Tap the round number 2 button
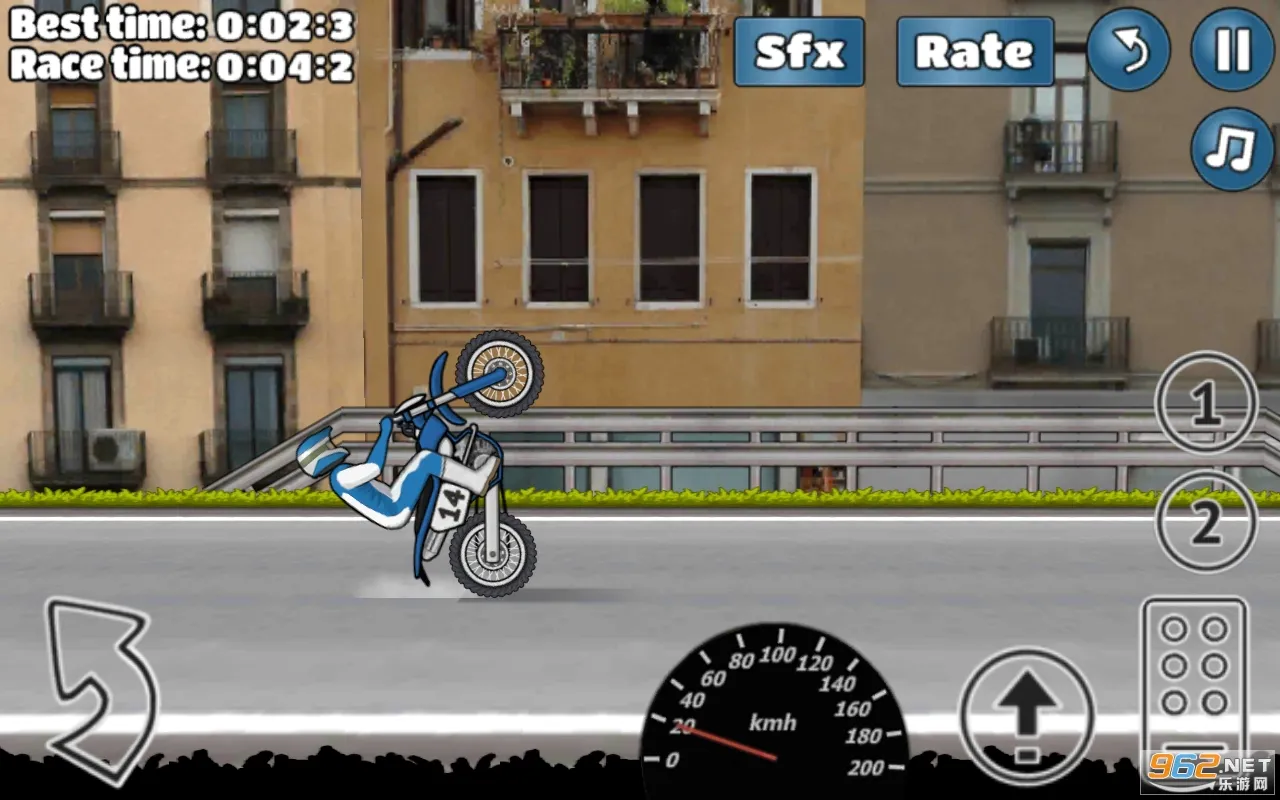 click(1206, 522)
